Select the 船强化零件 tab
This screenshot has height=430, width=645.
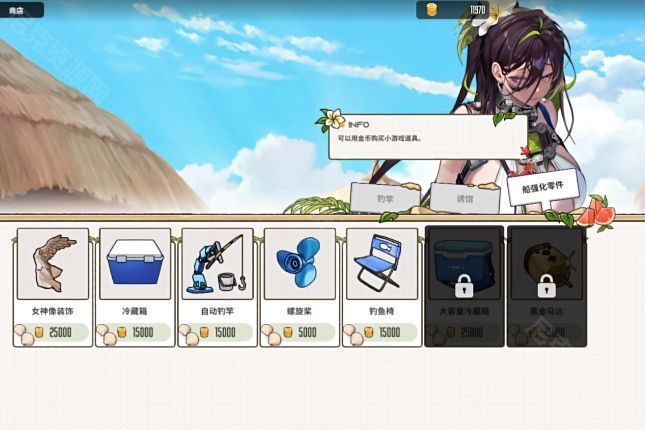point(543,186)
